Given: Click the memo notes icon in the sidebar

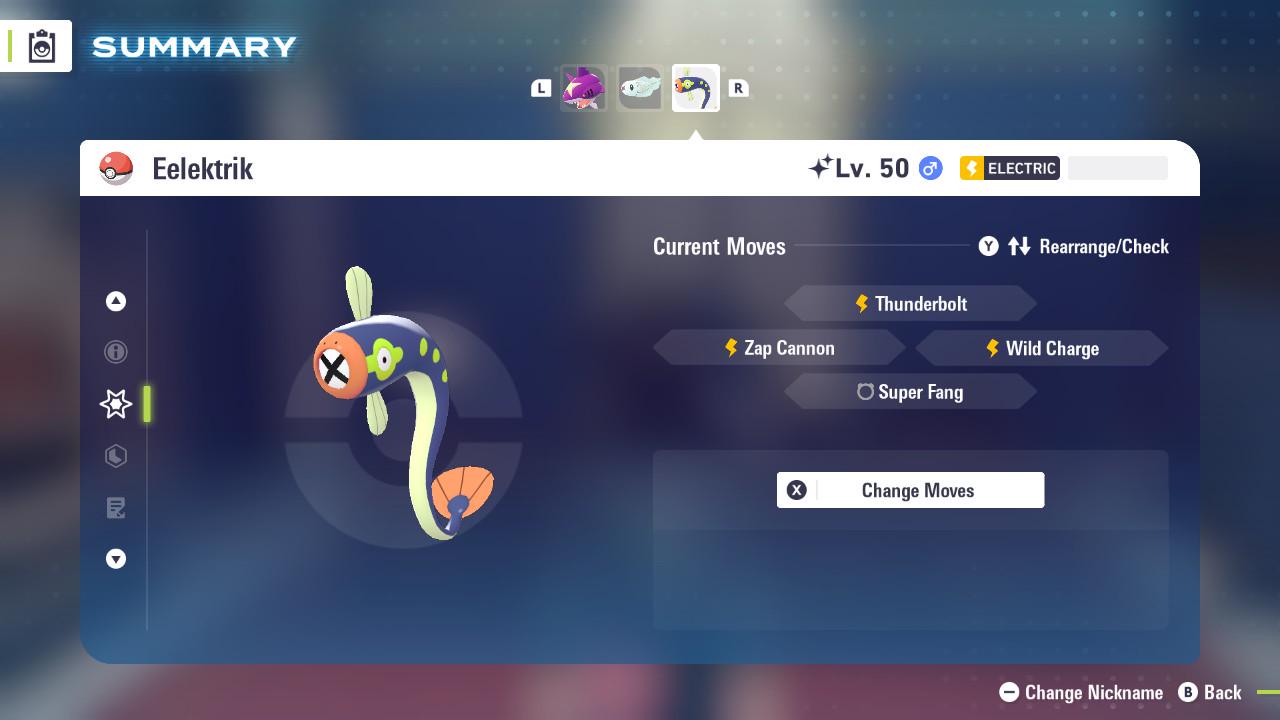Looking at the screenshot, I should (x=116, y=508).
